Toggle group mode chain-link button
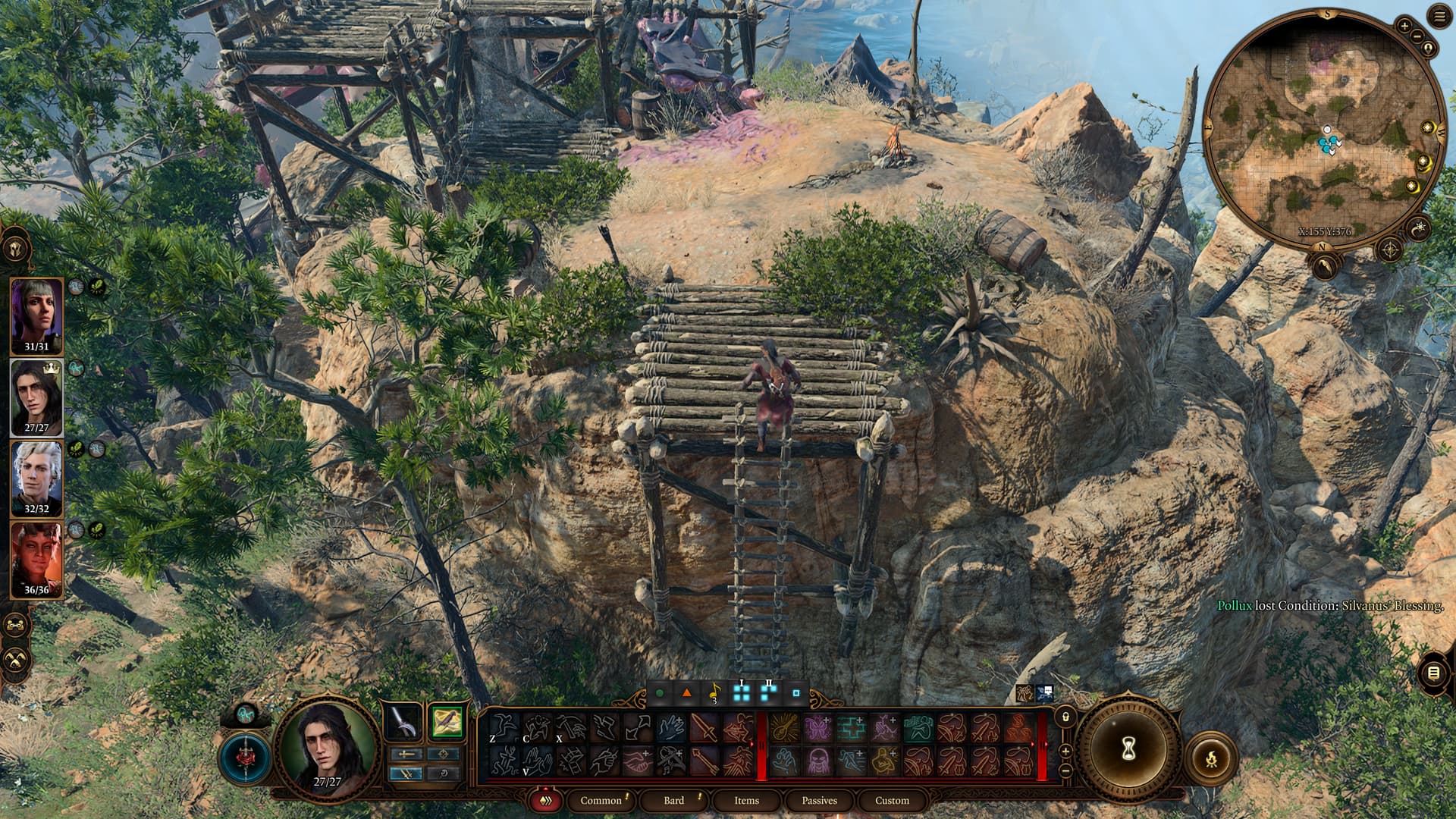This screenshot has width=1456, height=819. [16, 626]
